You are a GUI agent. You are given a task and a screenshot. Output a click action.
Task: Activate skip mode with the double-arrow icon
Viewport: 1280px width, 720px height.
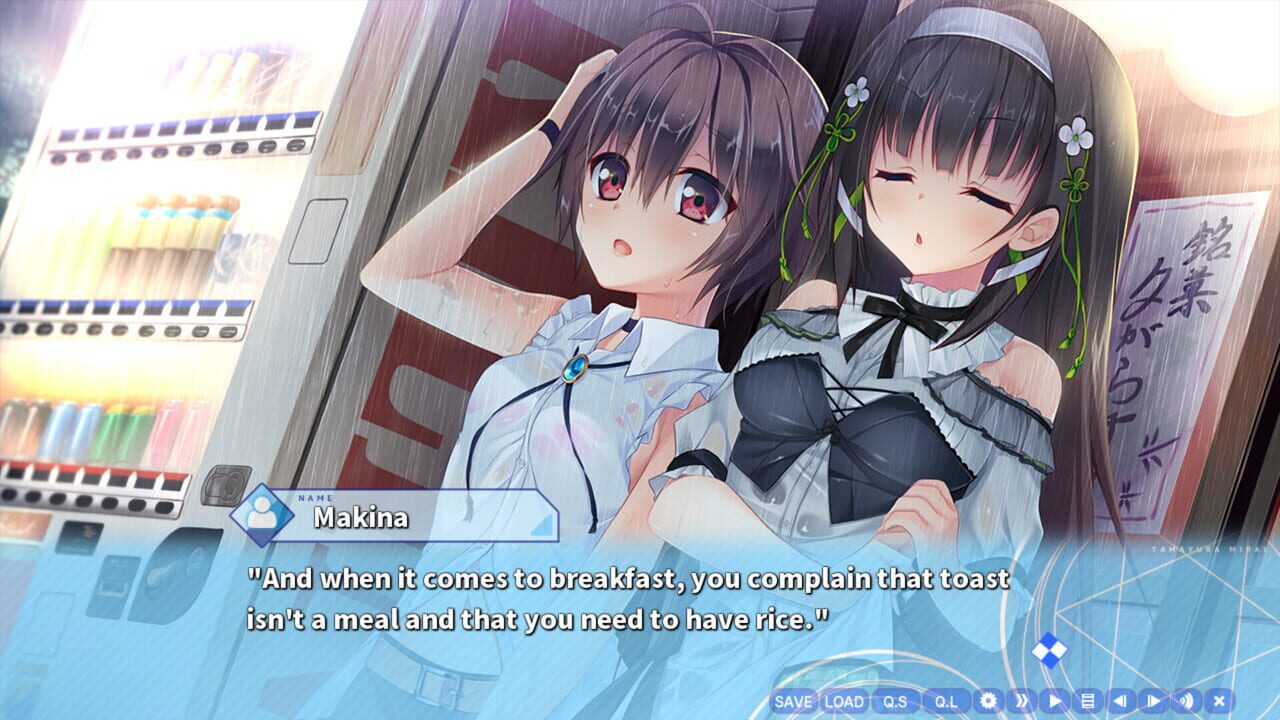pos(1022,704)
